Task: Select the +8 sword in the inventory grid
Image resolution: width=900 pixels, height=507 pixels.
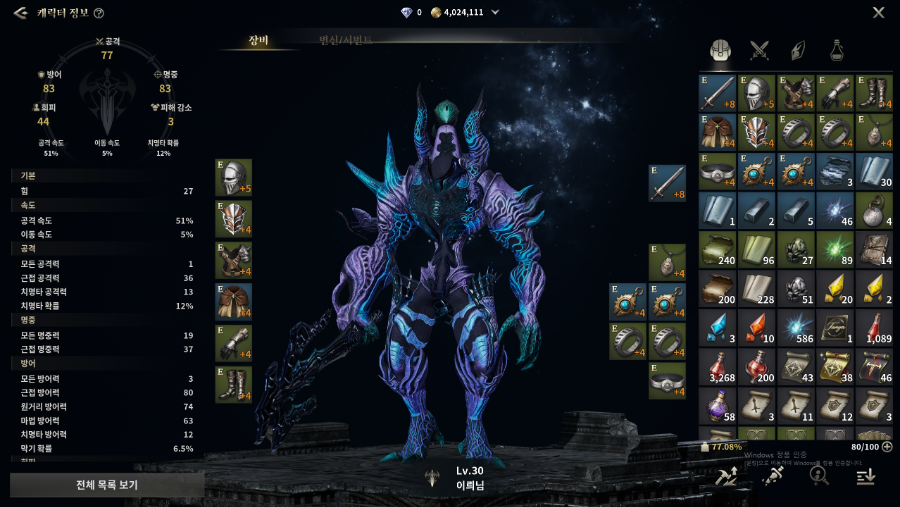Action: pyautogui.click(x=718, y=93)
